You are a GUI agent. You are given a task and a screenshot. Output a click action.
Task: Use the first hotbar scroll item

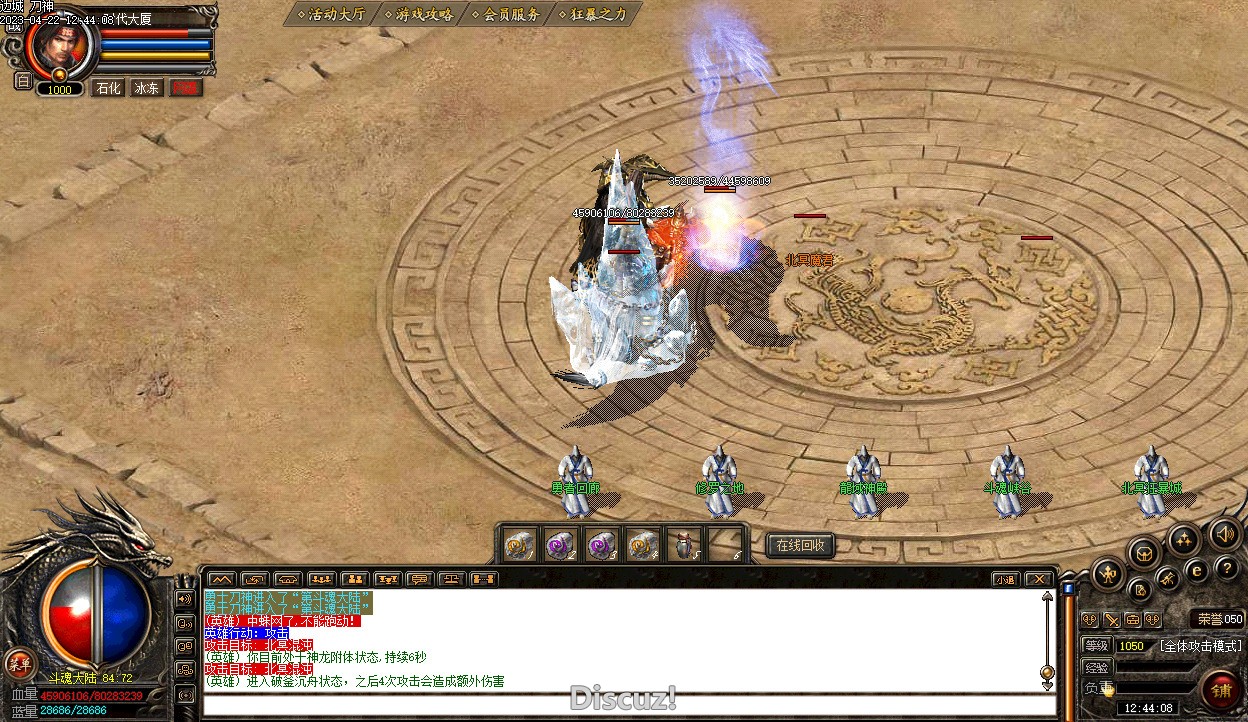517,545
